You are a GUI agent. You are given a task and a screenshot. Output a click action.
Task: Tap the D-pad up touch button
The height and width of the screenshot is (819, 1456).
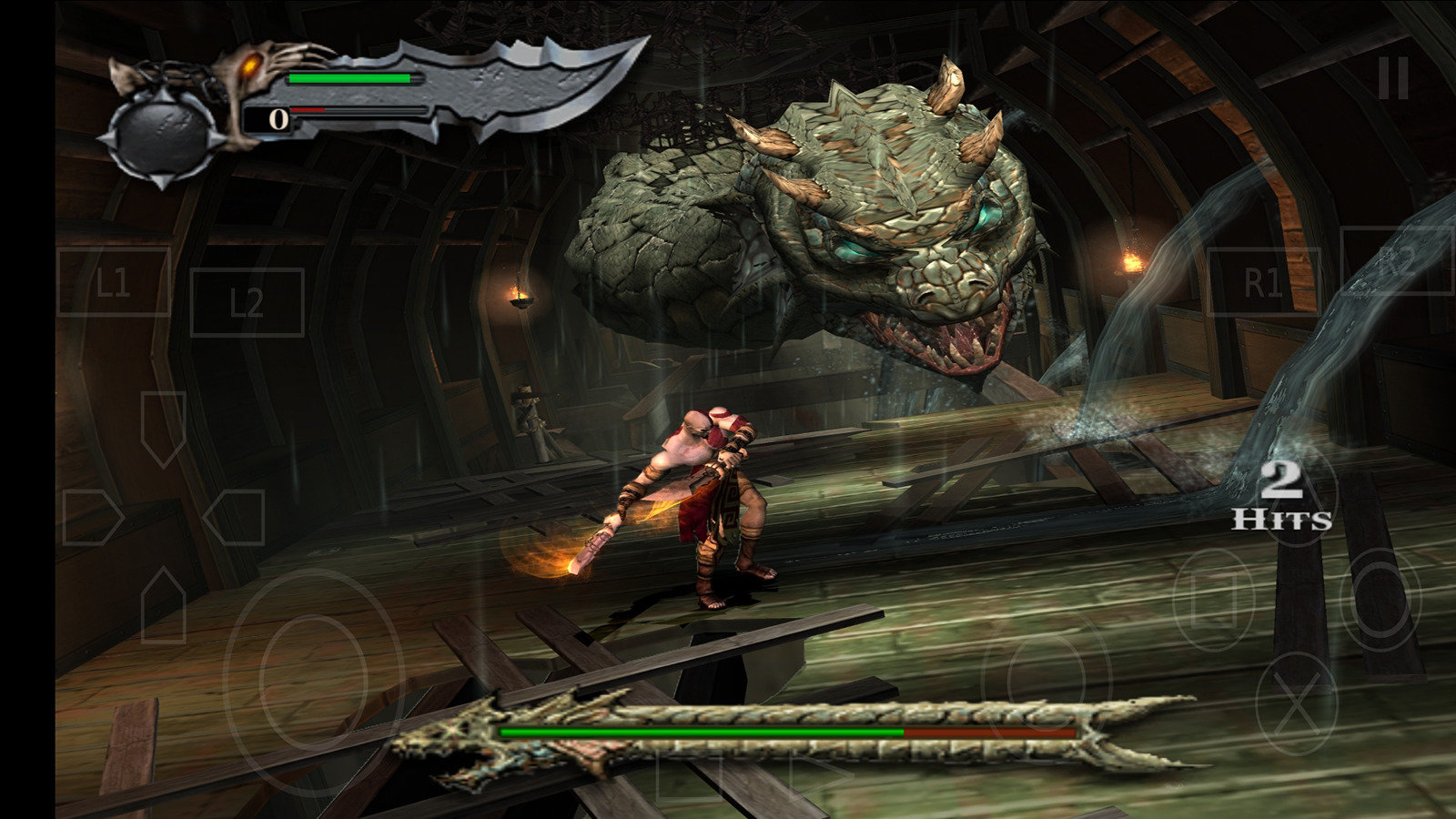pyautogui.click(x=164, y=429)
